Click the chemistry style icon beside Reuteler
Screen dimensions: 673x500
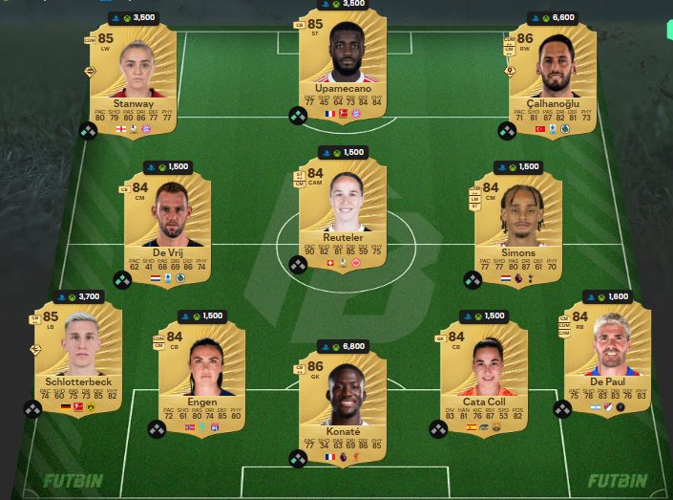point(298,265)
